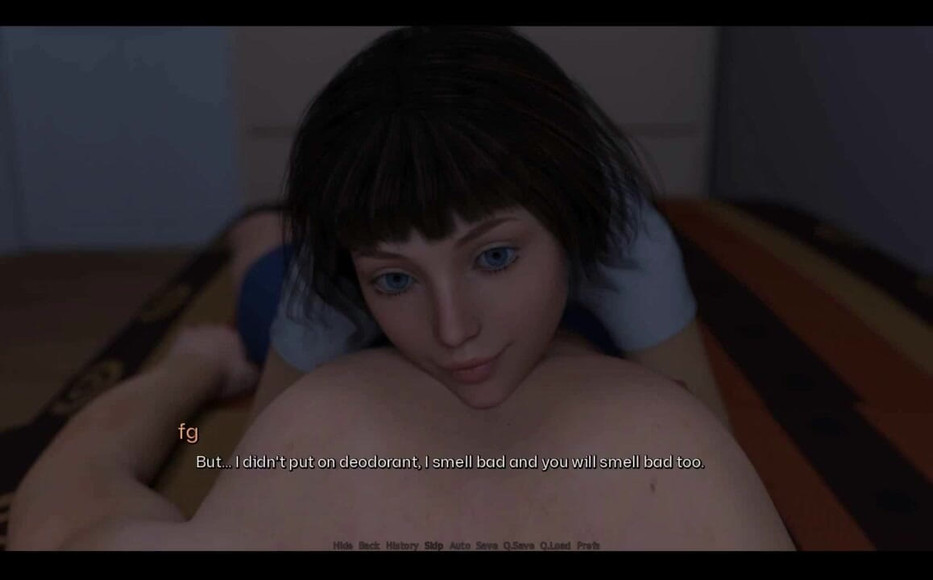Open the Save menu
This screenshot has width=933, height=580.
pos(487,546)
